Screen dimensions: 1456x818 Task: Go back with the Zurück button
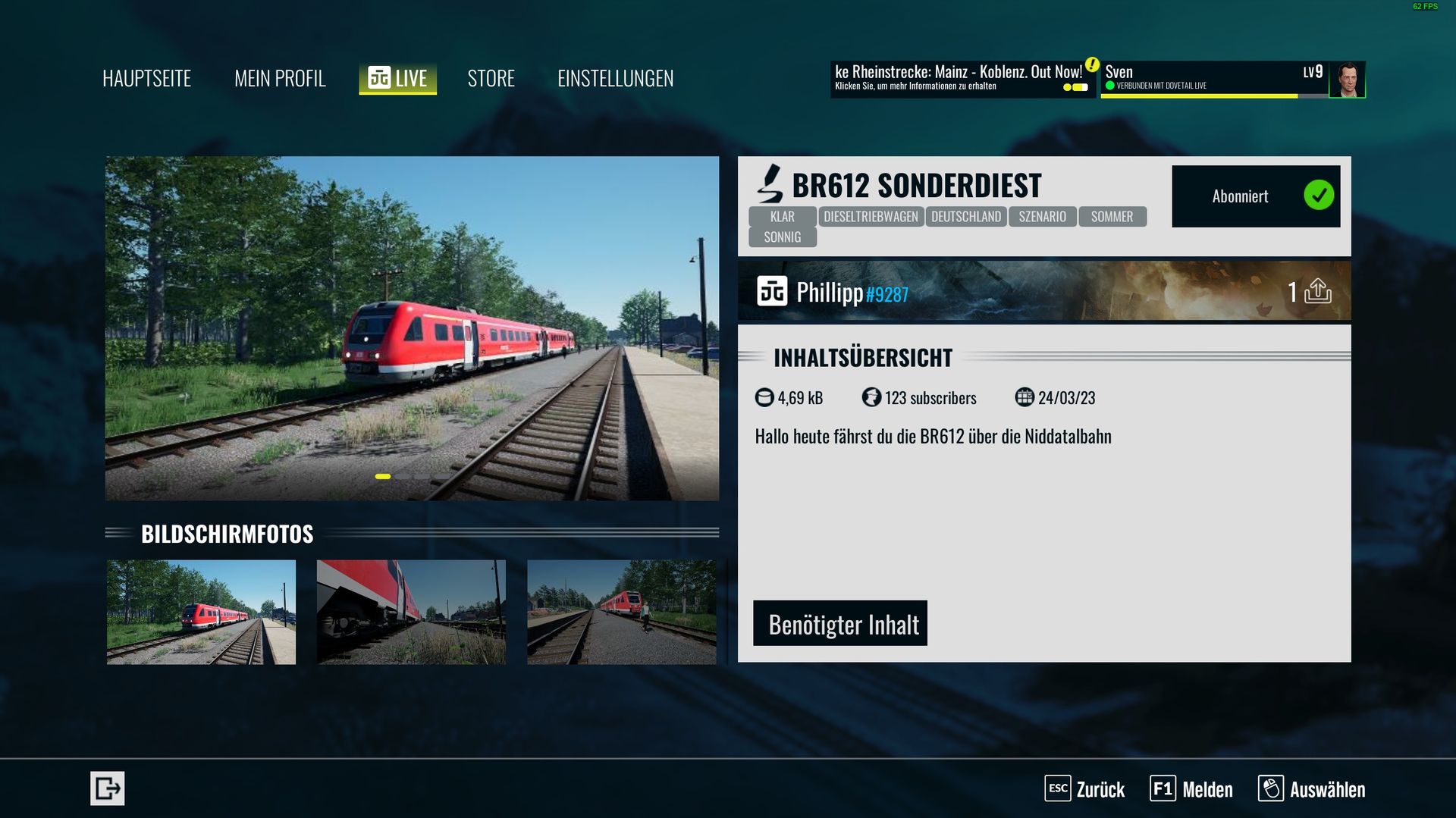pyautogui.click(x=1084, y=789)
